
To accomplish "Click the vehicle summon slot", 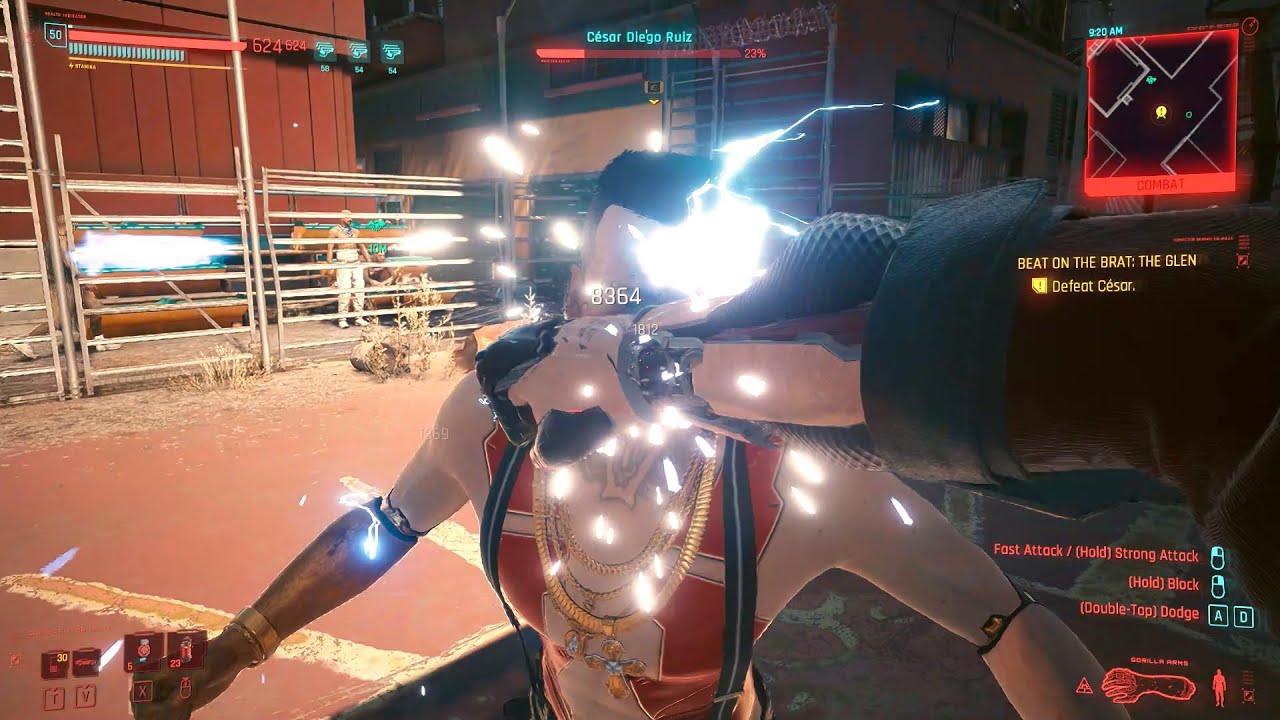I will [x=87, y=662].
